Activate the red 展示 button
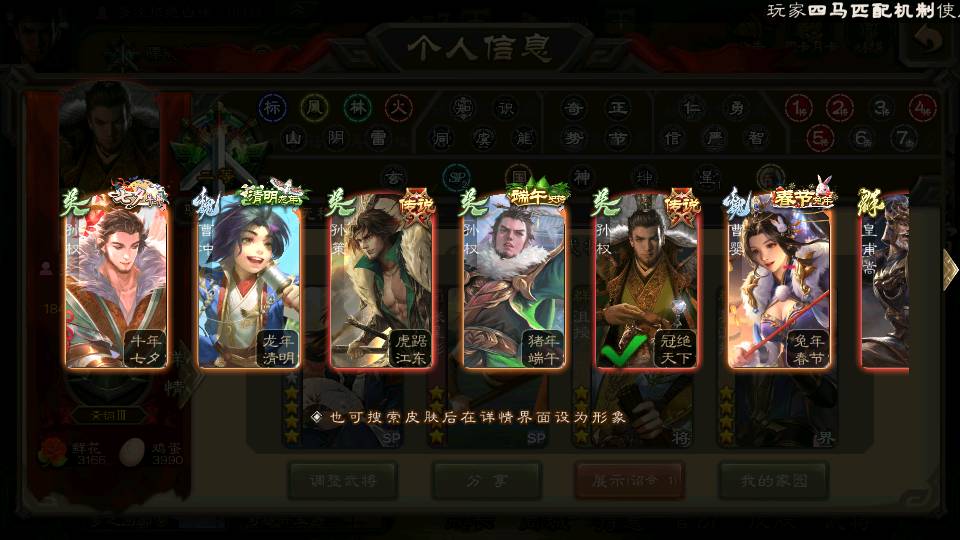Image resolution: width=960 pixels, height=540 pixels. click(x=630, y=480)
